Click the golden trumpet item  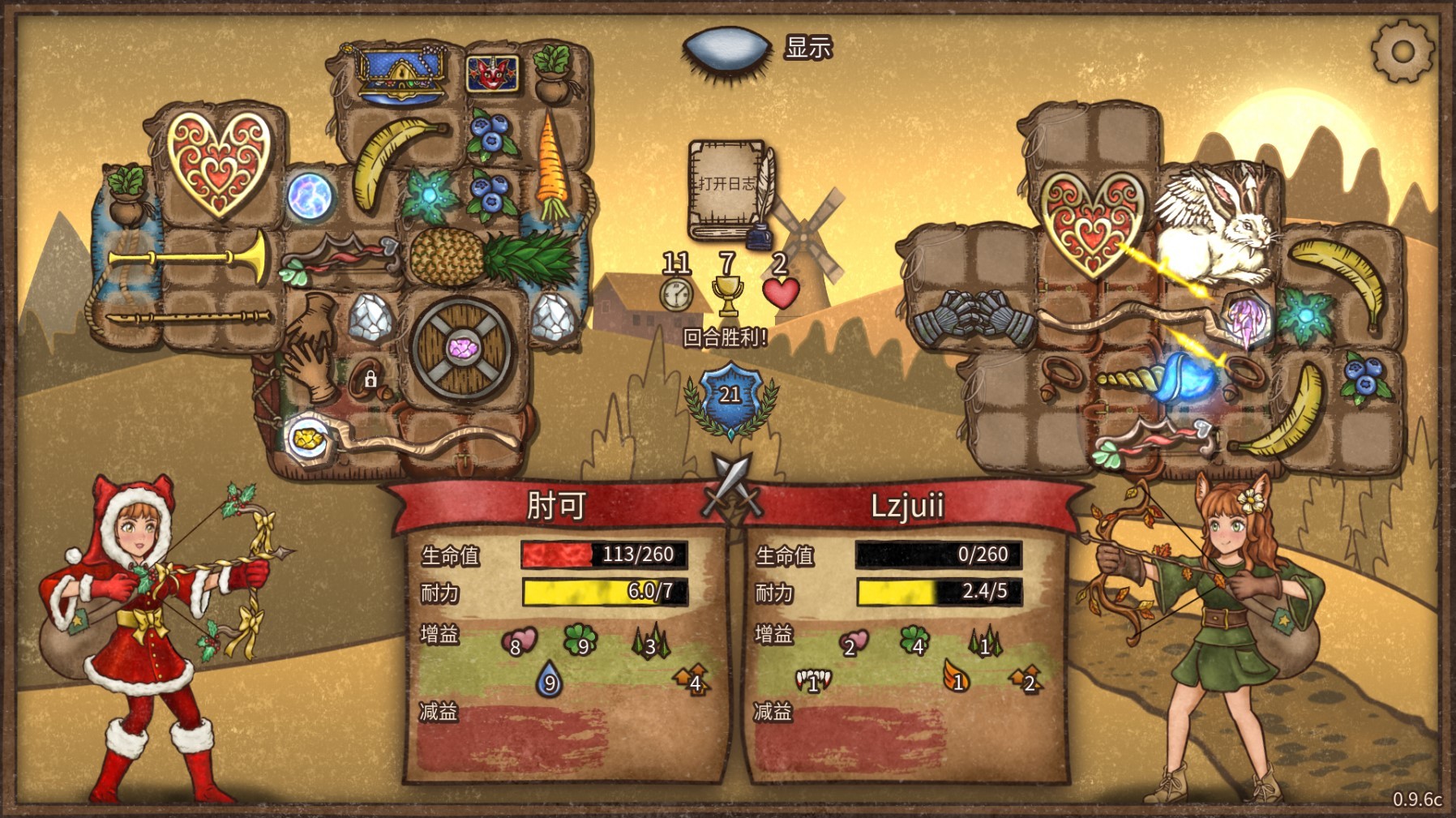pos(189,256)
